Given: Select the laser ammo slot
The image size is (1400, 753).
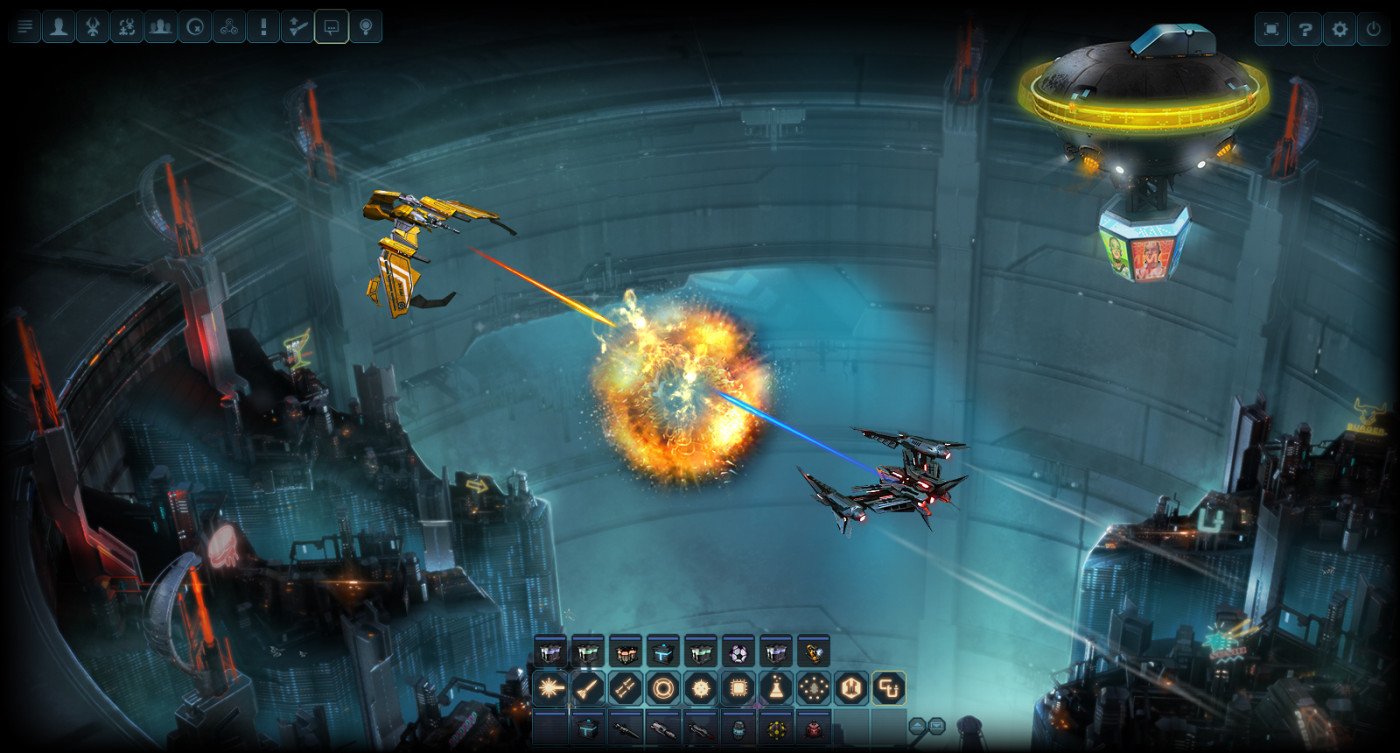Looking at the screenshot, I should click(x=549, y=688).
